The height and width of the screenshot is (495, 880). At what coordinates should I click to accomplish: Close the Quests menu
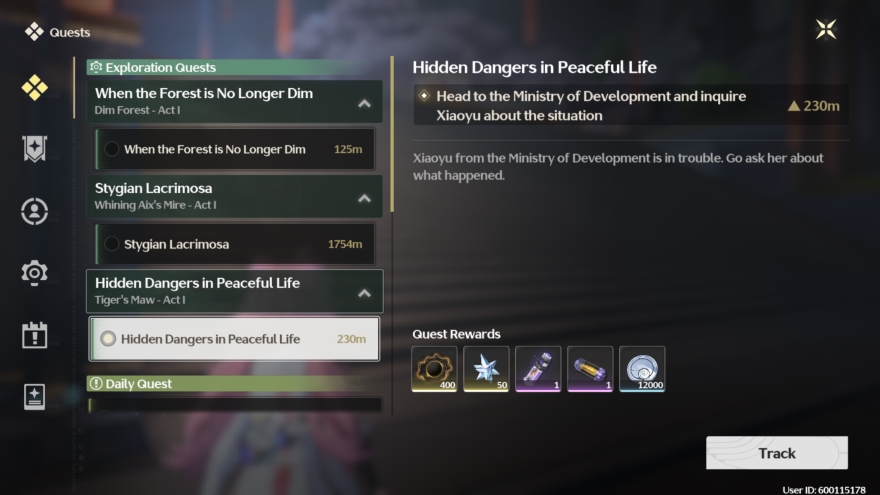coord(825,29)
